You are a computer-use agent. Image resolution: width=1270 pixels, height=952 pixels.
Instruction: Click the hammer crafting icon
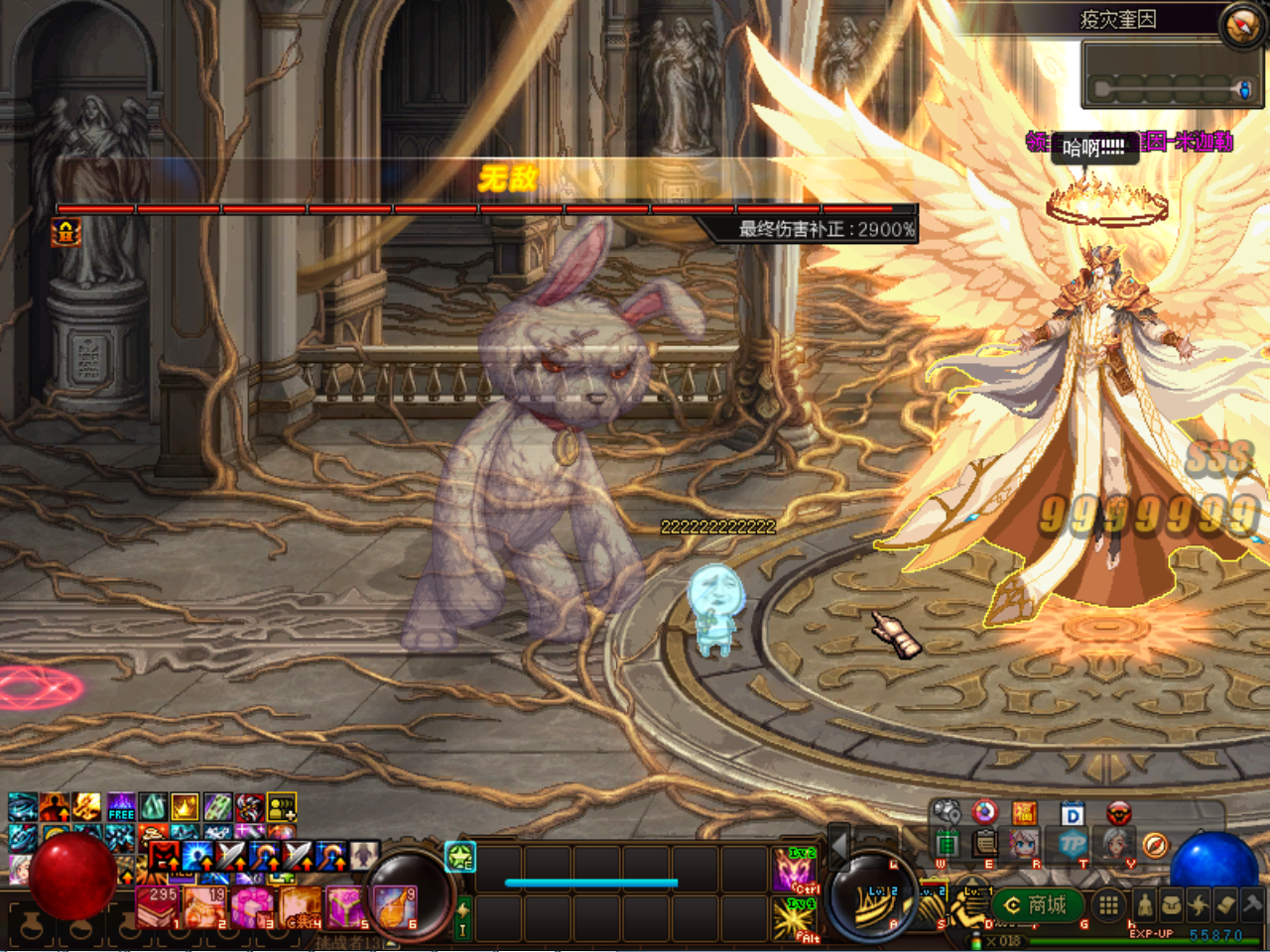pyautogui.click(x=1250, y=903)
